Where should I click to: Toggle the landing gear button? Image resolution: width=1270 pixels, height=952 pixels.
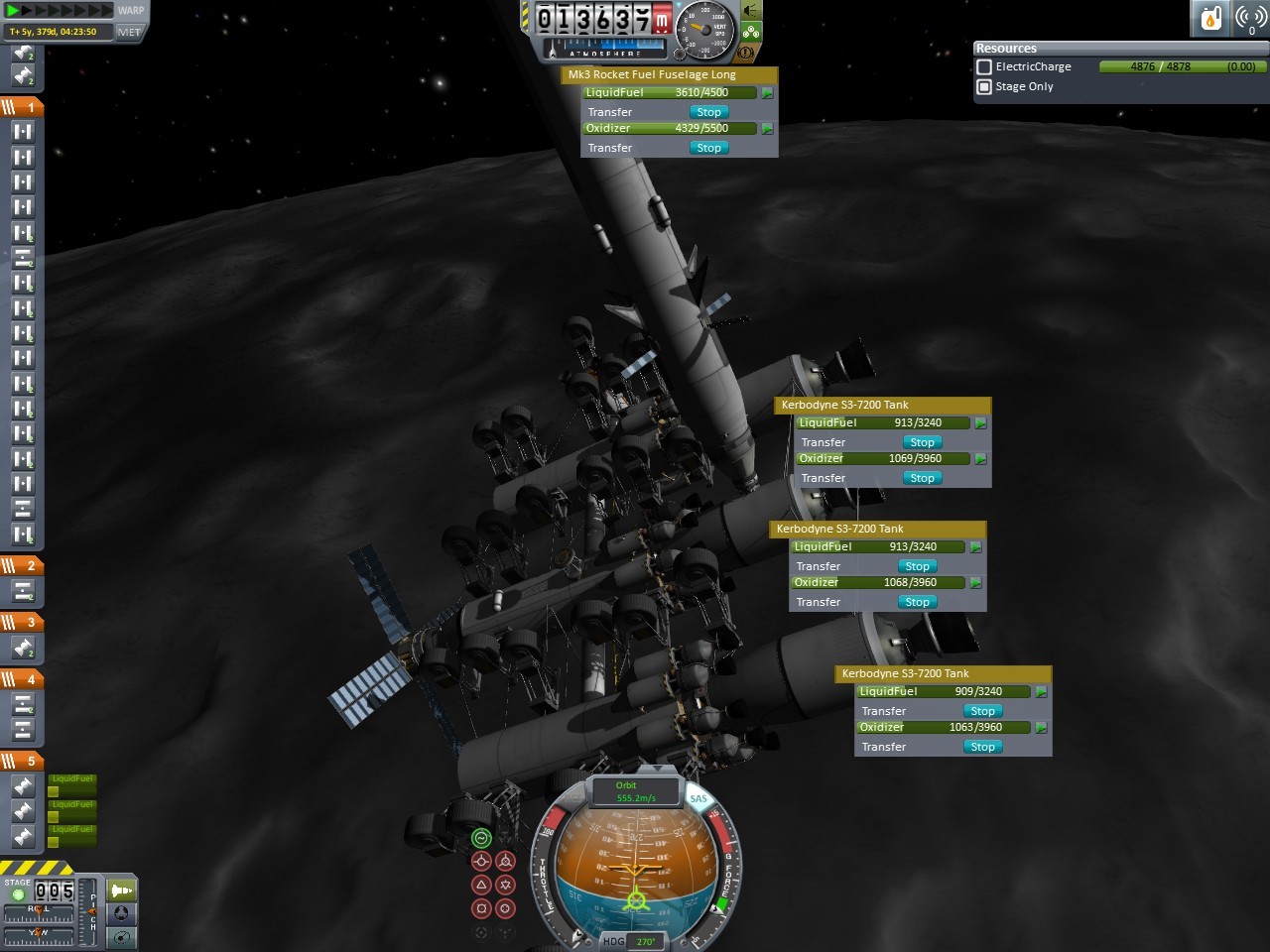pos(751,33)
